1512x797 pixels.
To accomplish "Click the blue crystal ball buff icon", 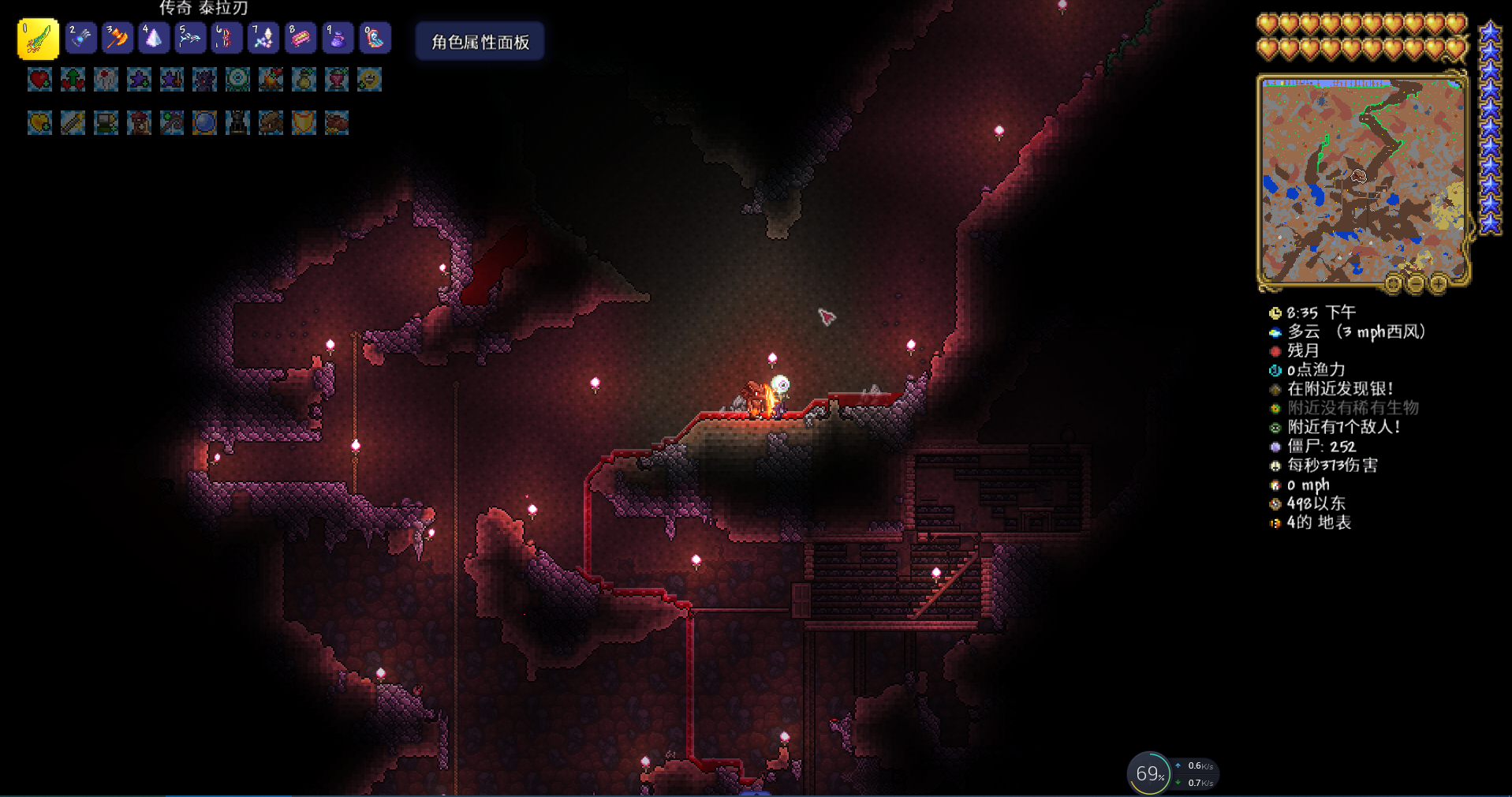I will coord(204,123).
